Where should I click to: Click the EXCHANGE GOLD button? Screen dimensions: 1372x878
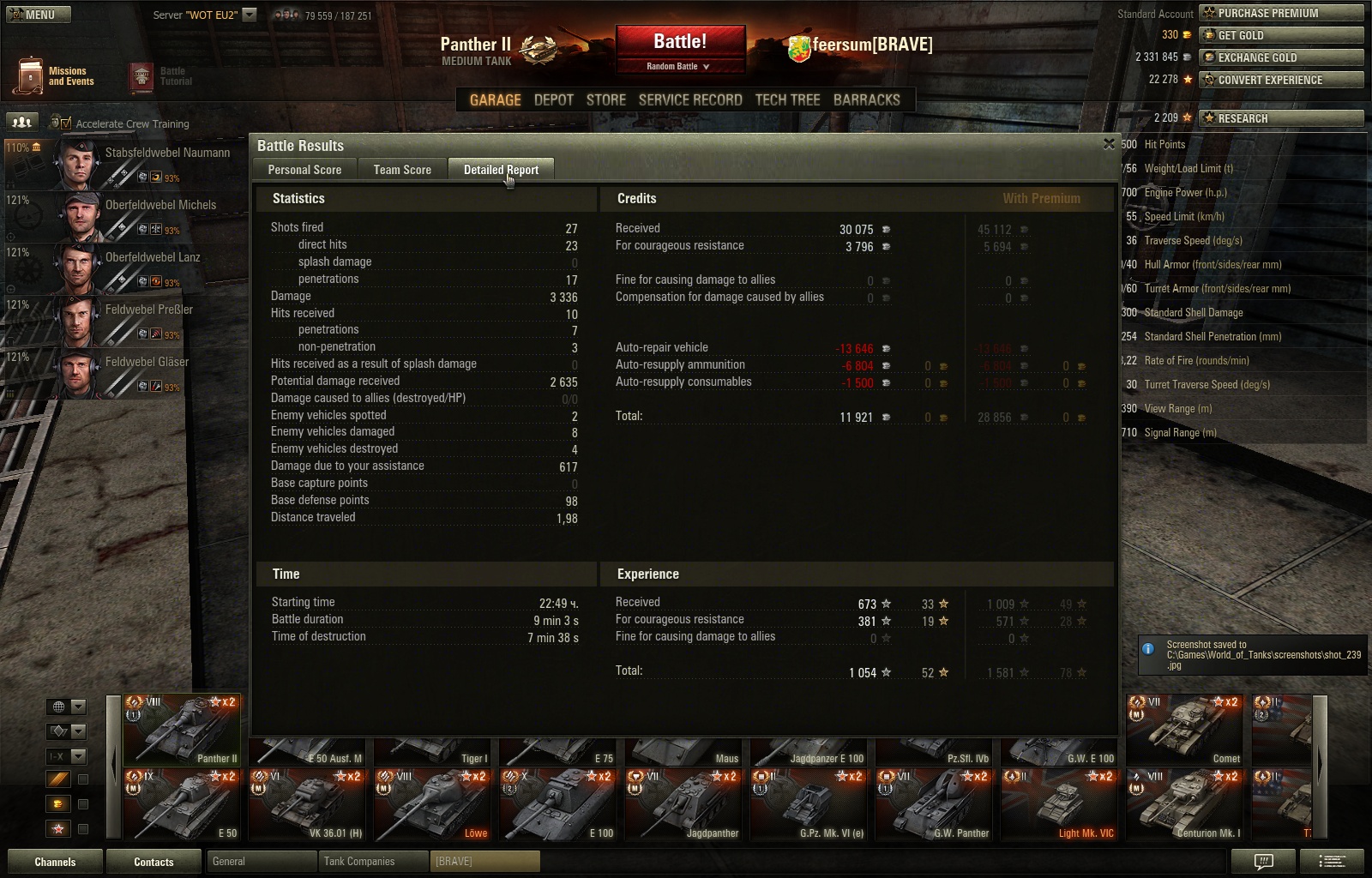(x=1280, y=57)
